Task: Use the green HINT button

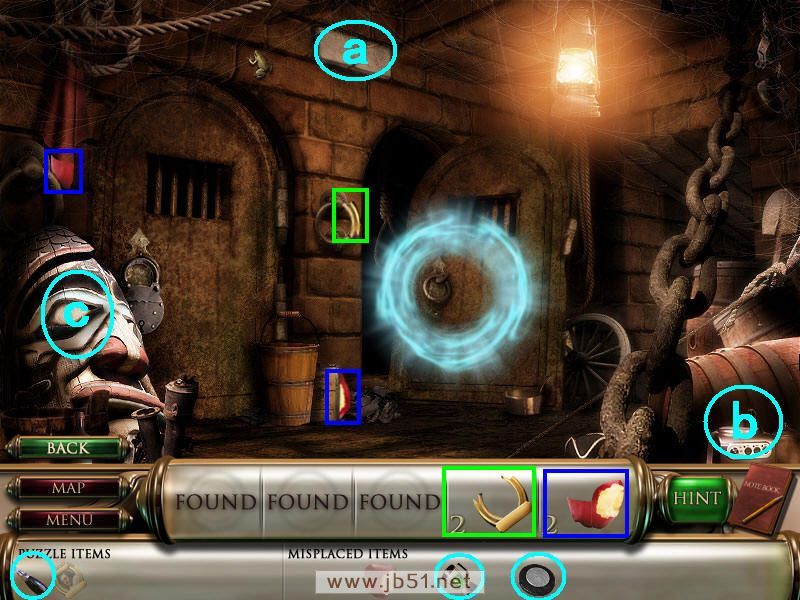Action: [x=698, y=497]
